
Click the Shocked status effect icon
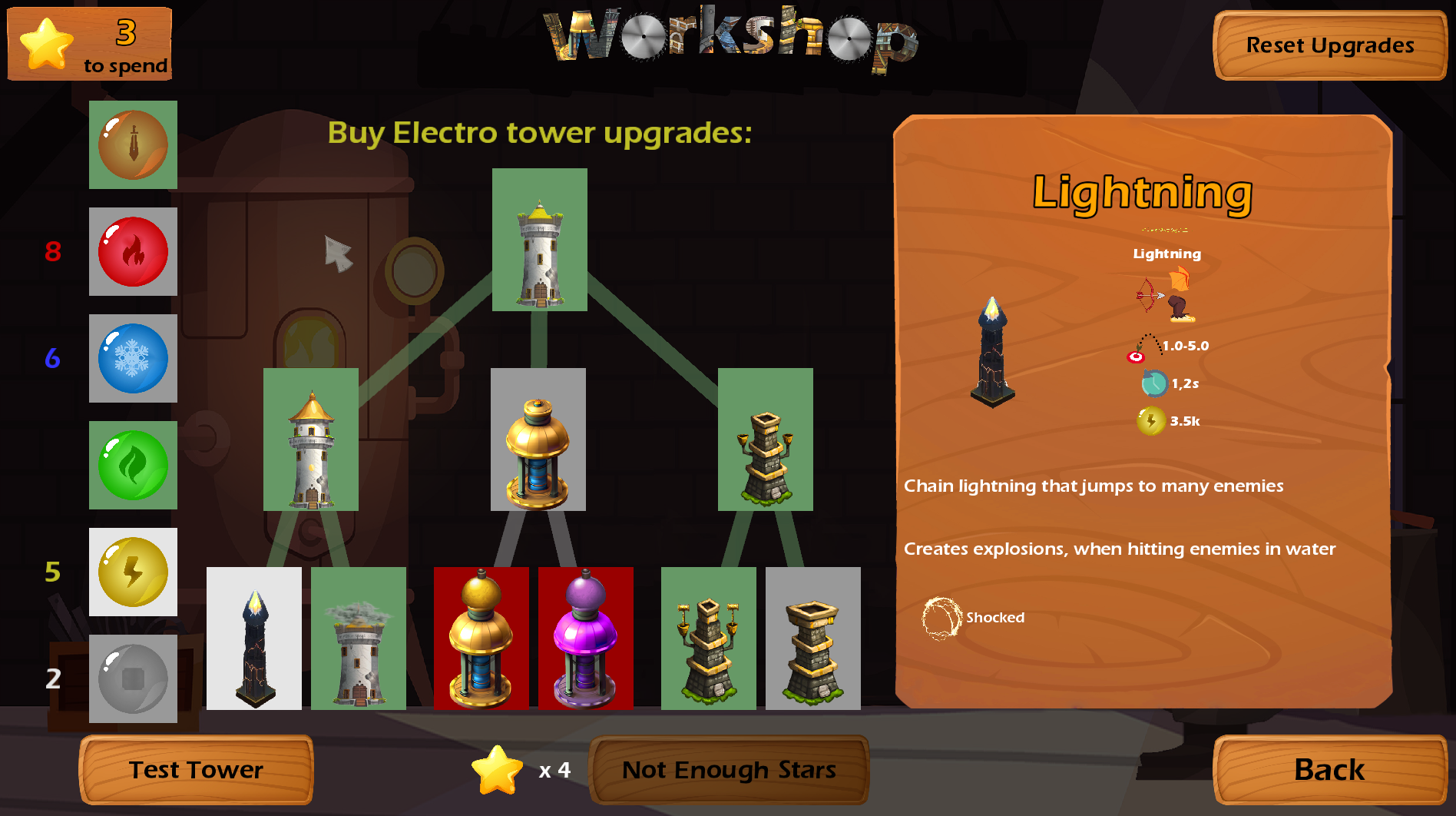click(941, 617)
